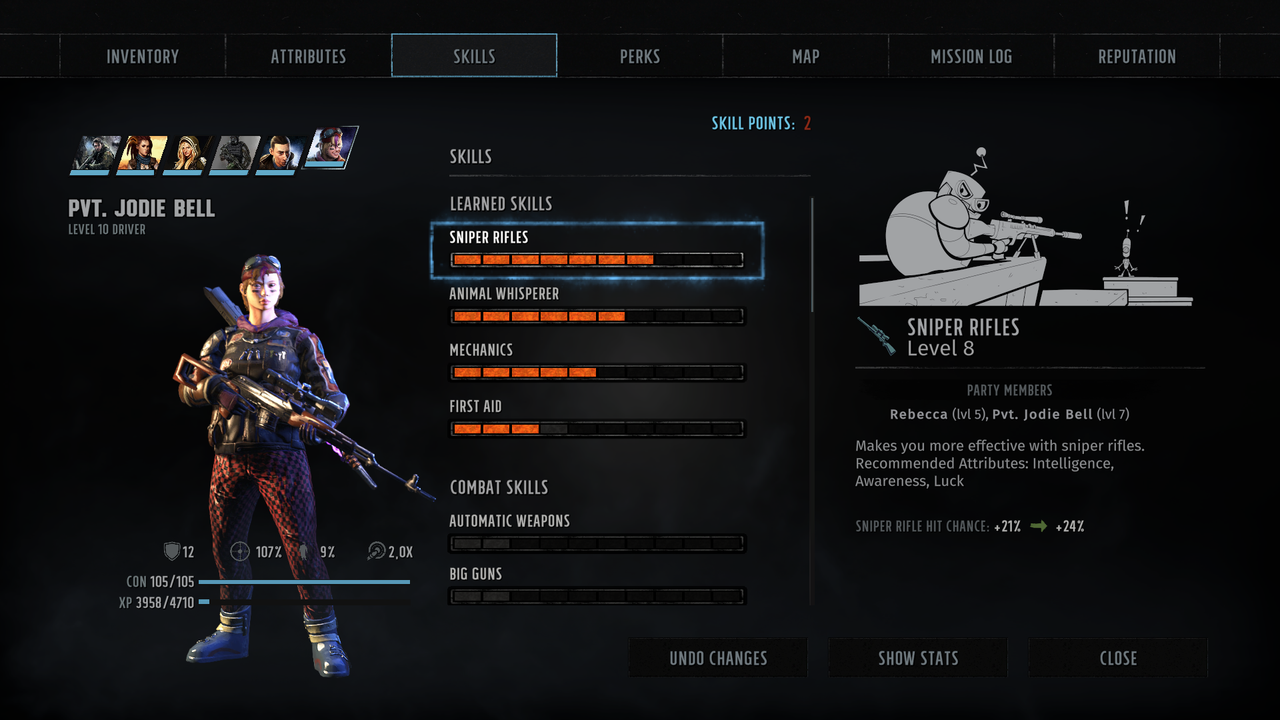
Task: Select the Skills tab
Action: point(474,56)
